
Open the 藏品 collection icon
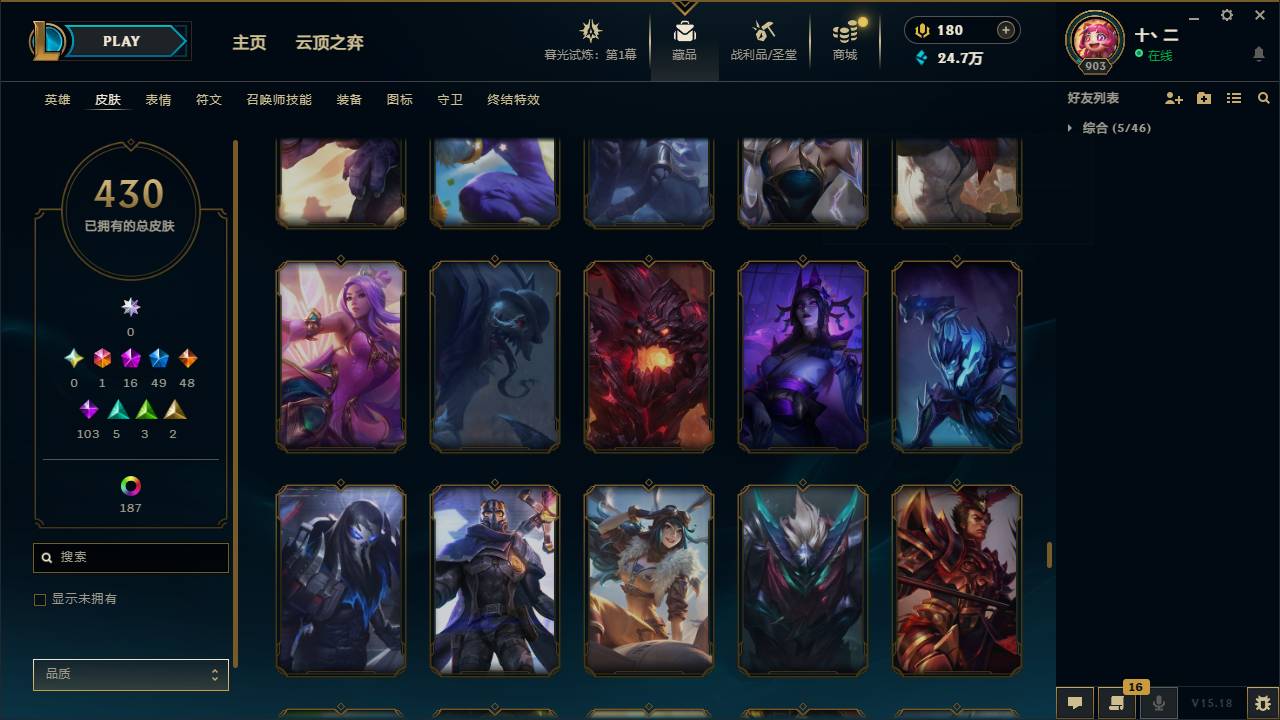684,40
